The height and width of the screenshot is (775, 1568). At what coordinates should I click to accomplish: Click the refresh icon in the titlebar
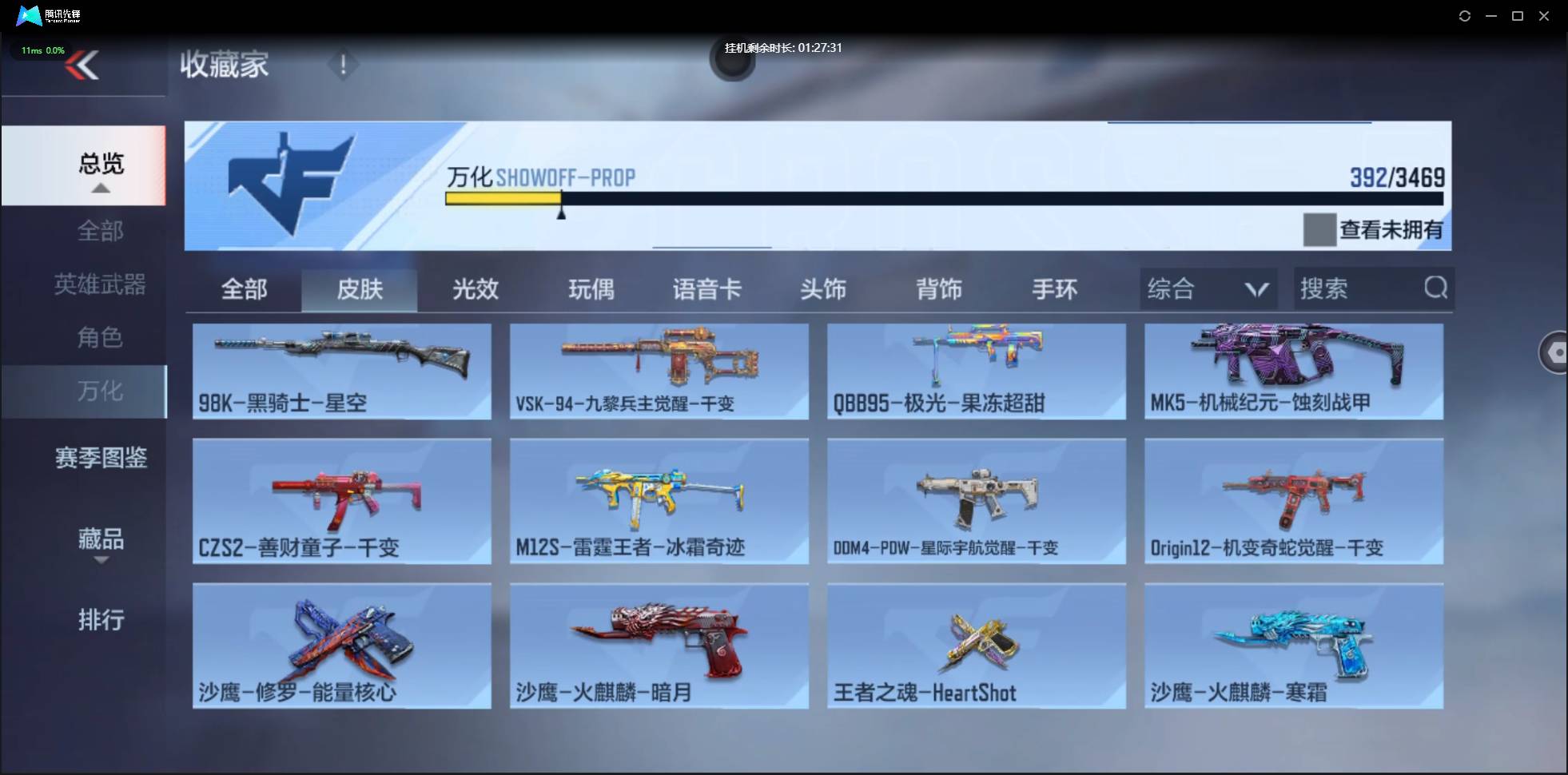pyautogui.click(x=1466, y=15)
